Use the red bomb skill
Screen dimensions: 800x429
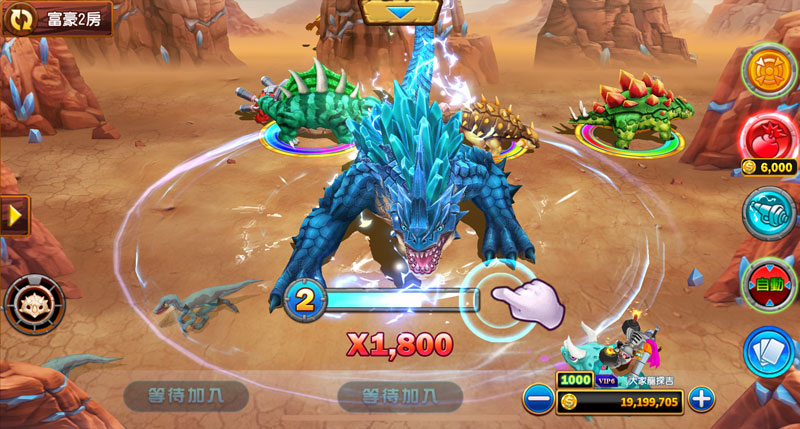coord(768,137)
